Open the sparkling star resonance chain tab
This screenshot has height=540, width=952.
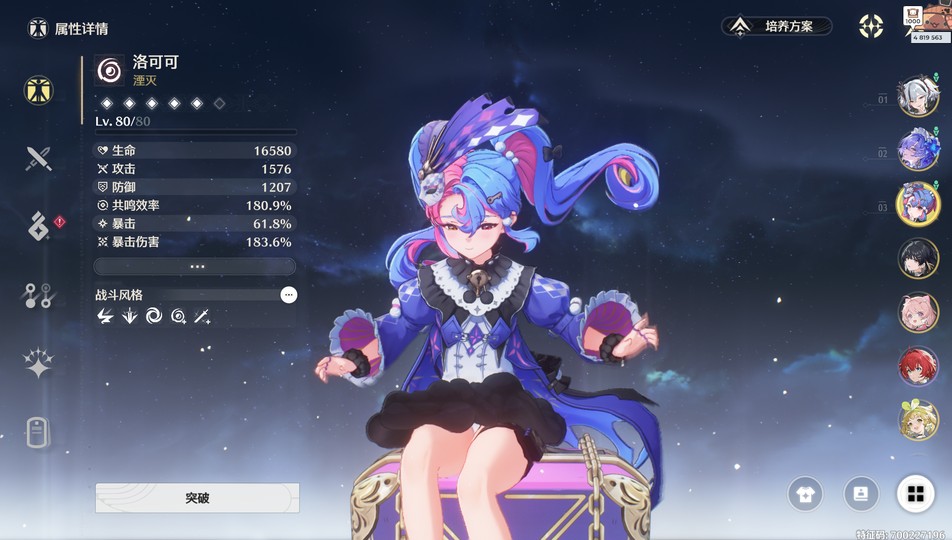38,364
